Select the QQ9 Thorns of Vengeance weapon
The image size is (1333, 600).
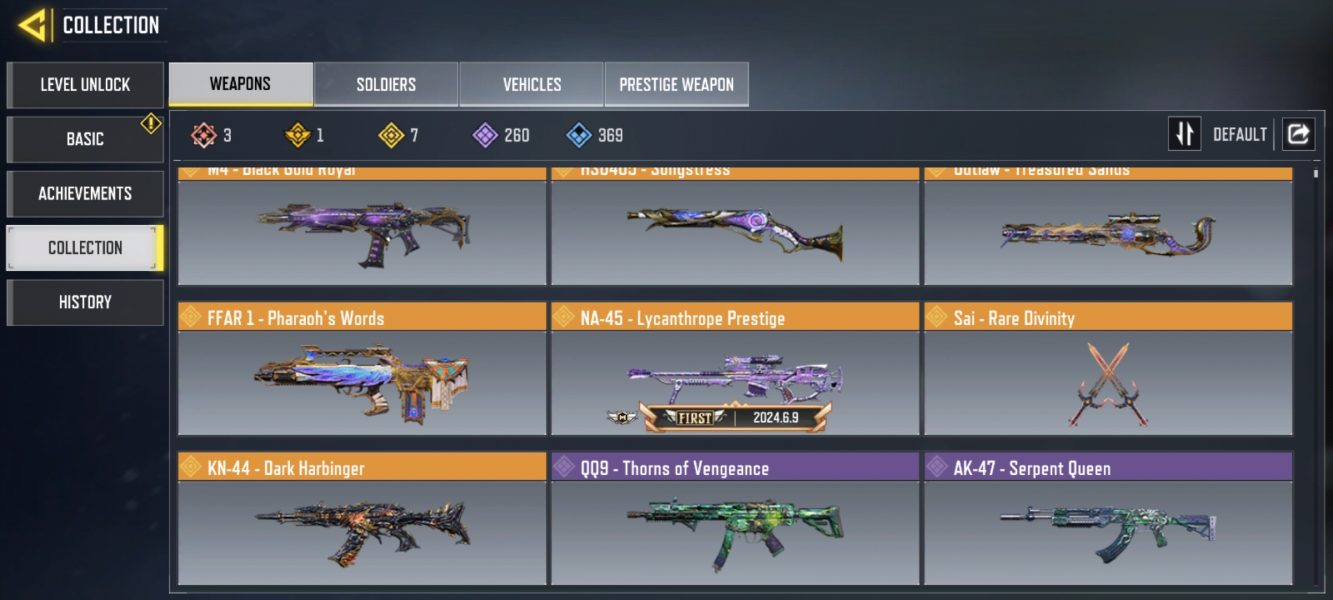click(734, 522)
